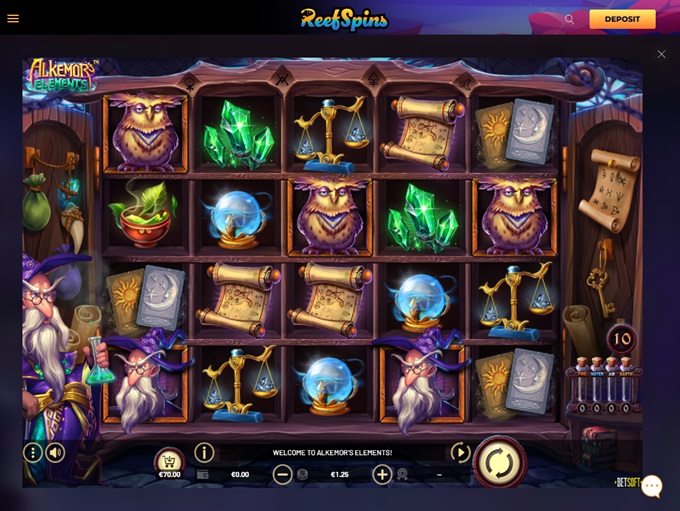Open the buy feature cart for €70.00
Viewport: 680px width, 511px height.
click(x=170, y=461)
